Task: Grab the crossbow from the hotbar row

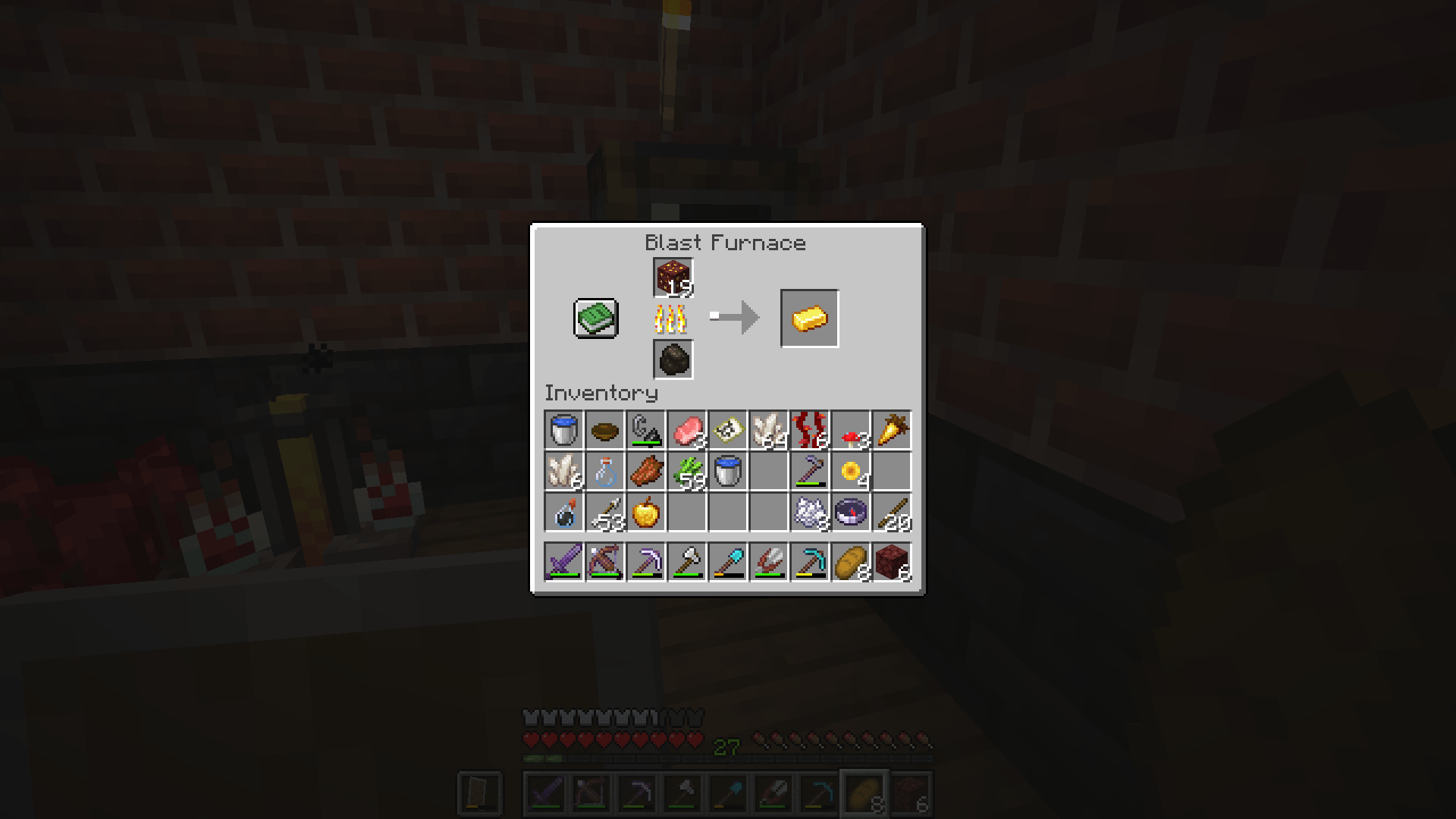Action: coord(604,561)
